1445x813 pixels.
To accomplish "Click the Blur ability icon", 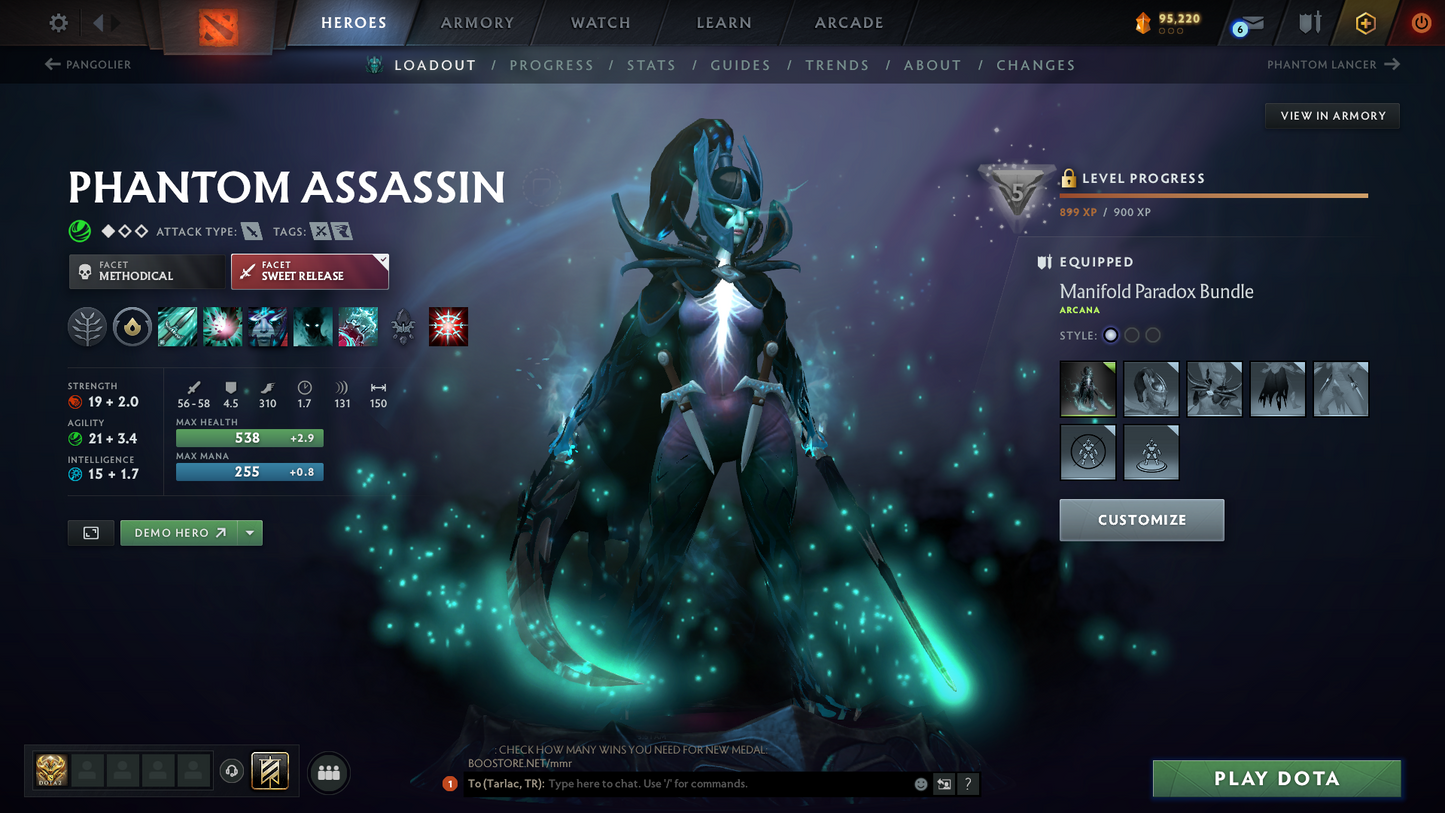I will [267, 326].
